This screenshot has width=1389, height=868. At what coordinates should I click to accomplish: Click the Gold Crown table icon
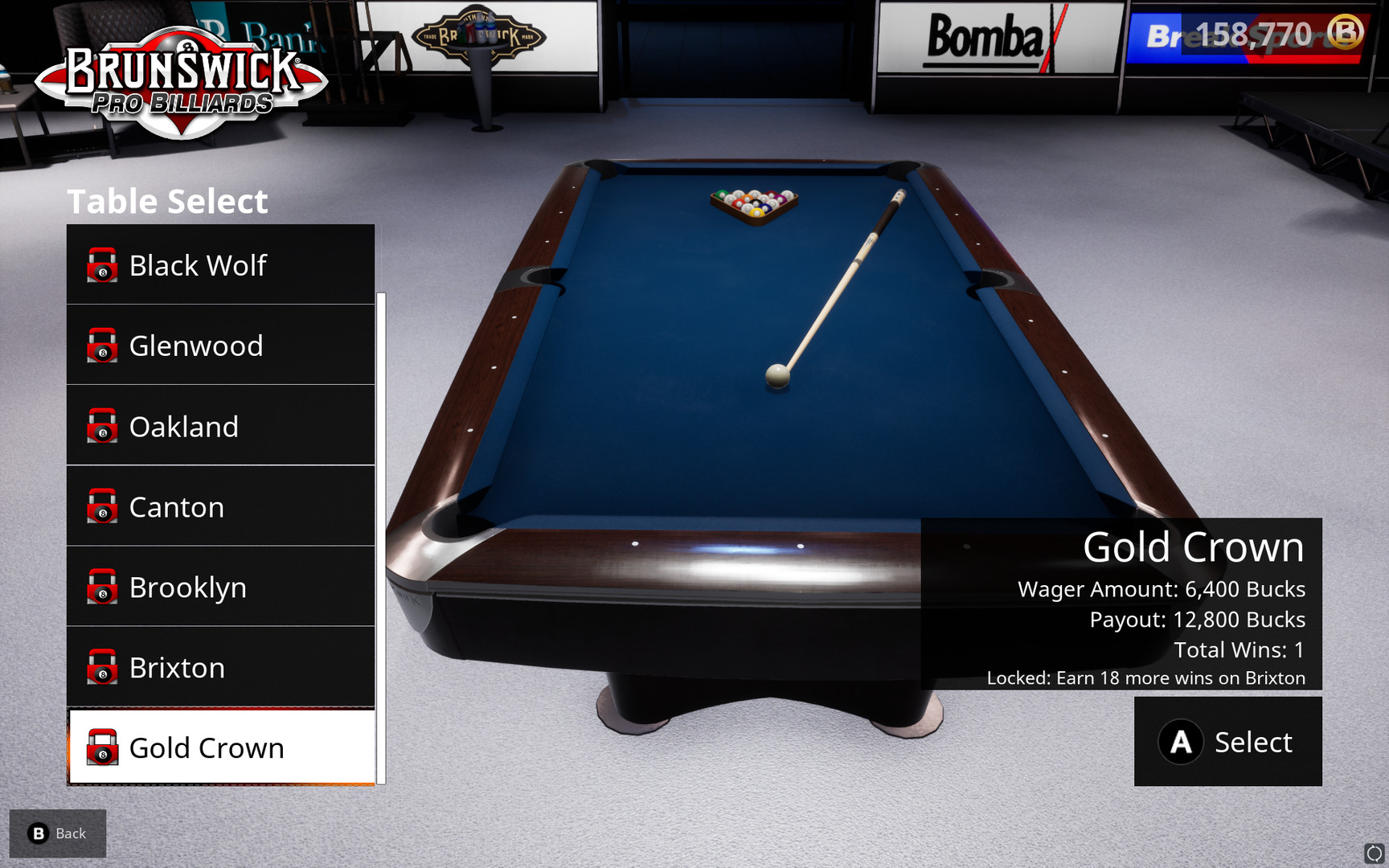[102, 748]
